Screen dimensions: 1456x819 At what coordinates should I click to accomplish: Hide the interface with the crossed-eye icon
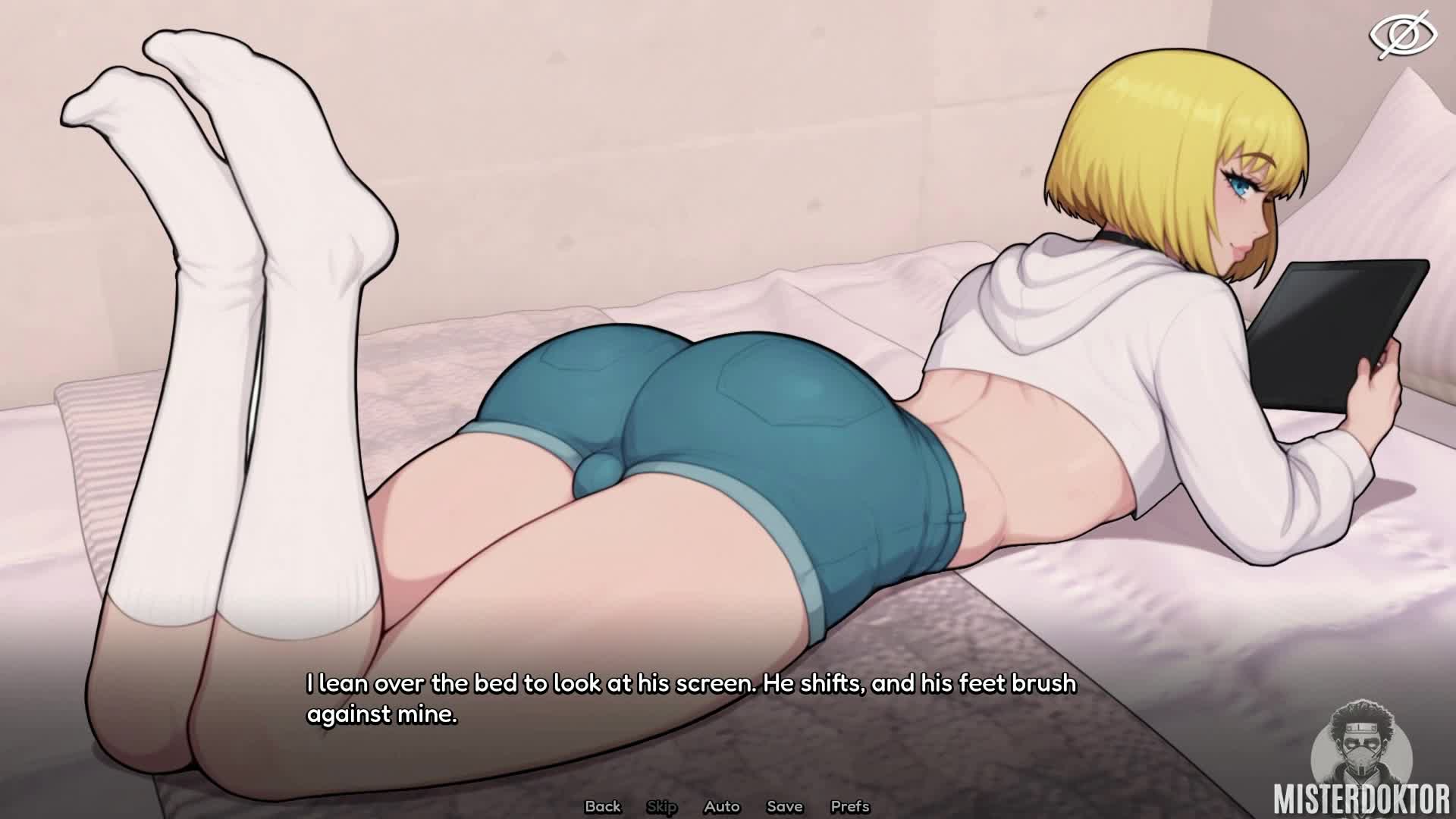[1402, 35]
